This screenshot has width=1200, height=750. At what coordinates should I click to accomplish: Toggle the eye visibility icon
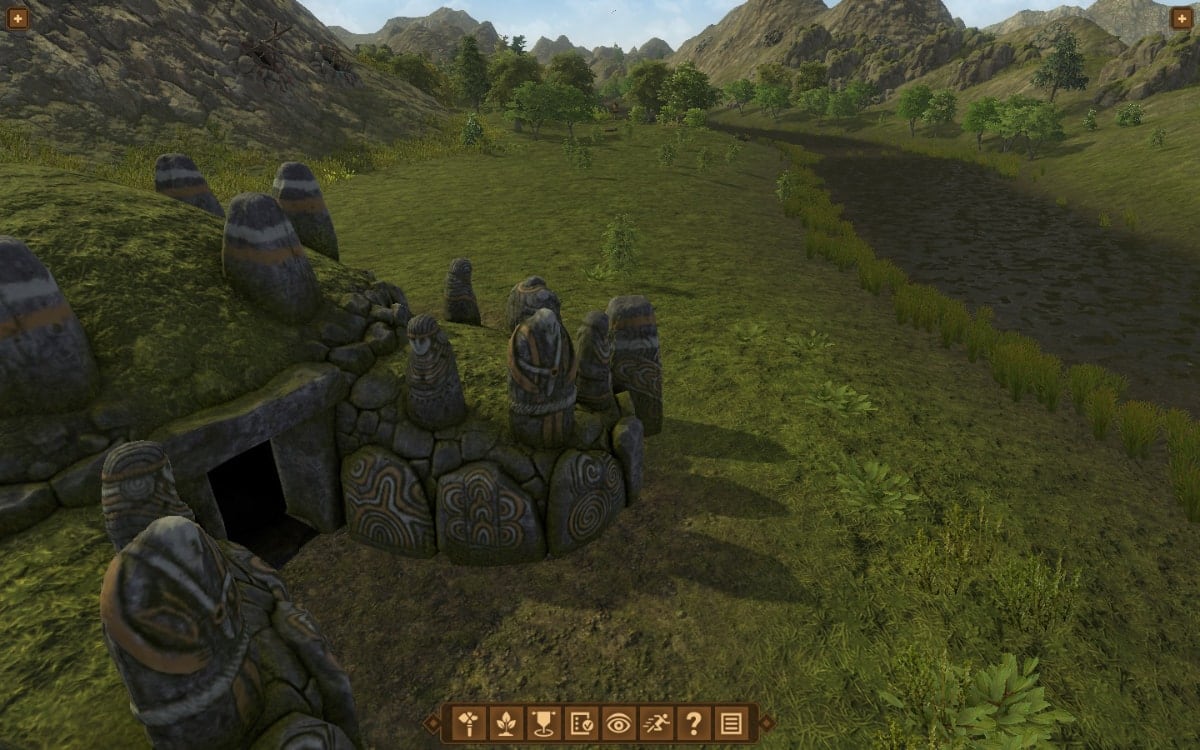(618, 722)
